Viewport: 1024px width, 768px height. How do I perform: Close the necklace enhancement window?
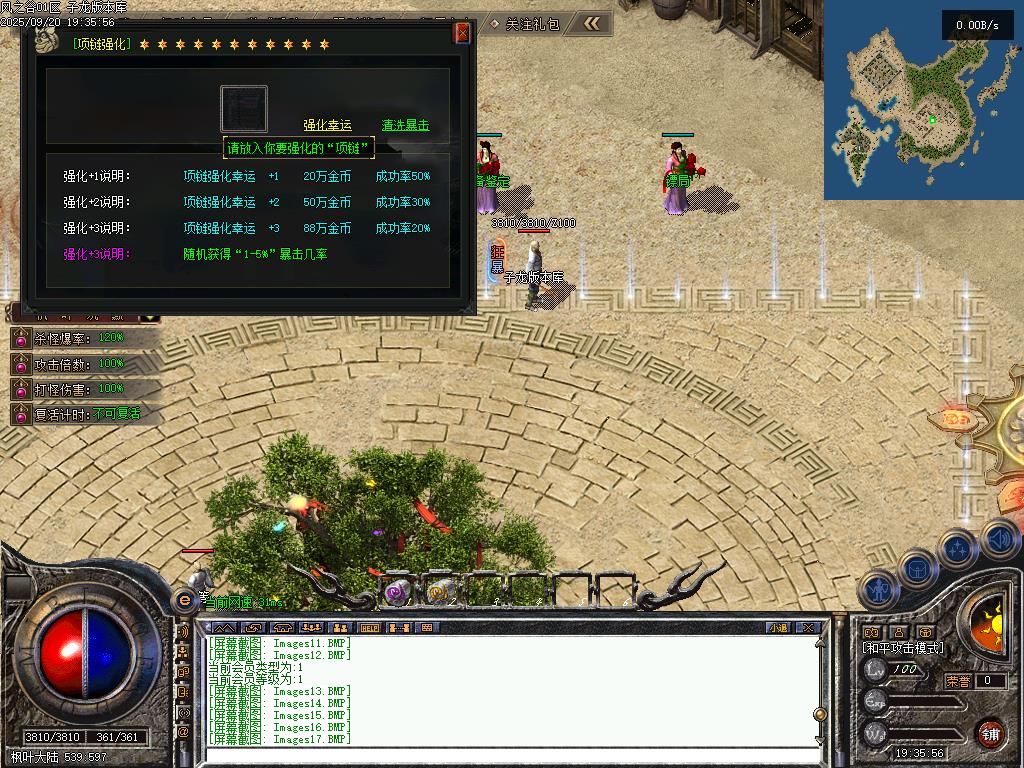[x=462, y=33]
